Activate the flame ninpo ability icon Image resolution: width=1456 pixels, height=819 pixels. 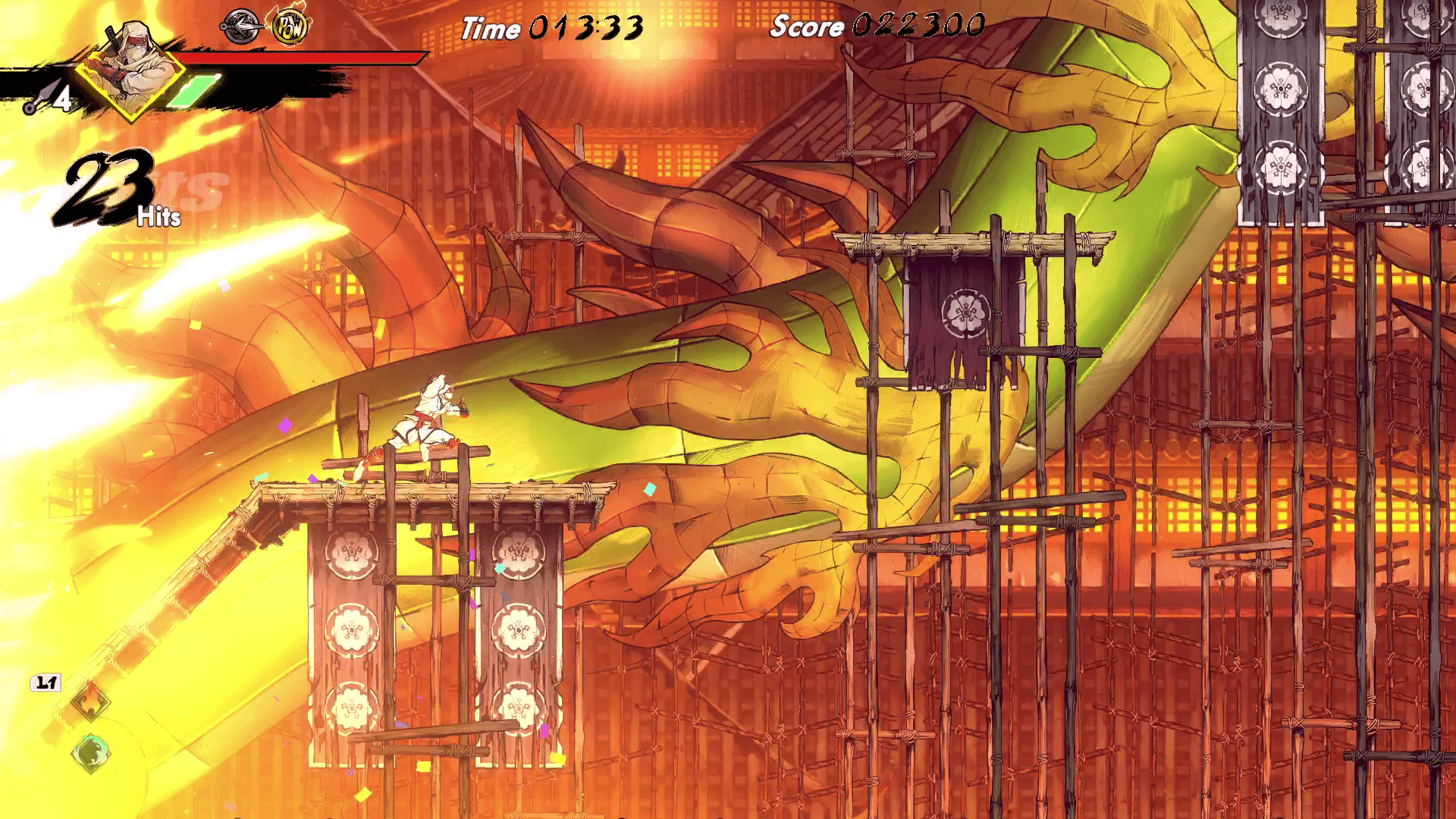pos(90,702)
